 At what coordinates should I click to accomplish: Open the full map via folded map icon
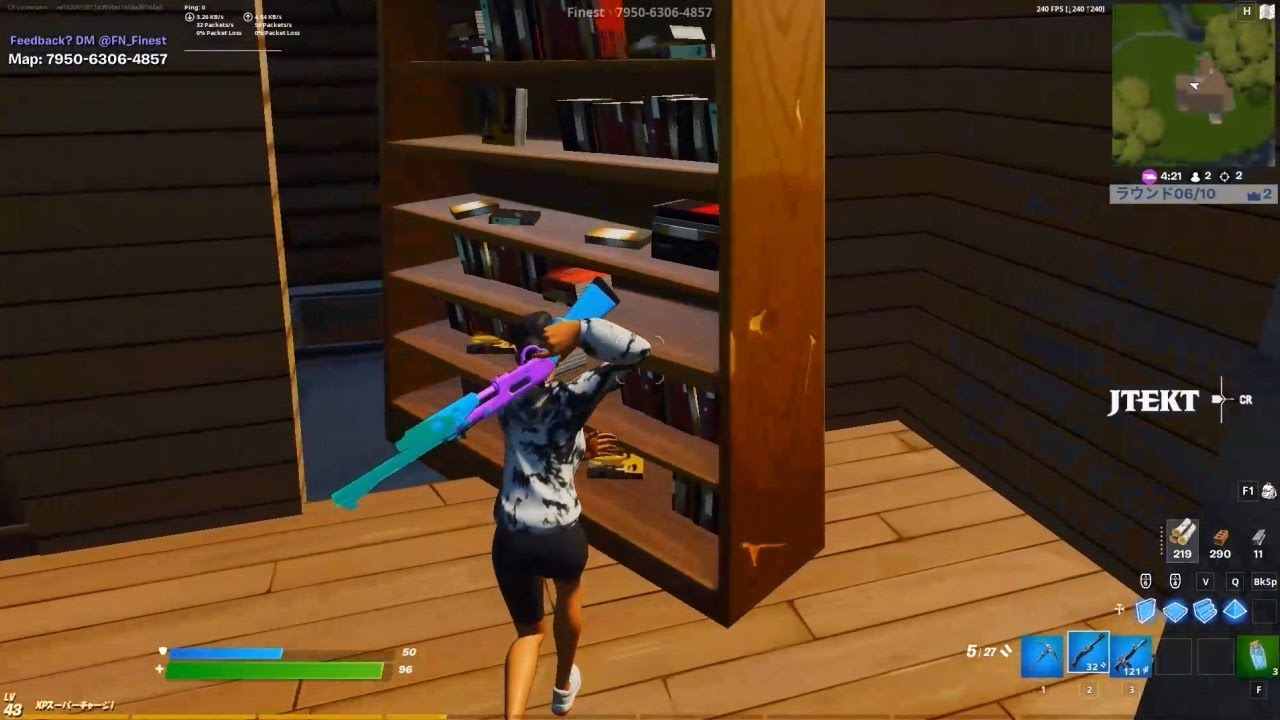tap(1267, 12)
